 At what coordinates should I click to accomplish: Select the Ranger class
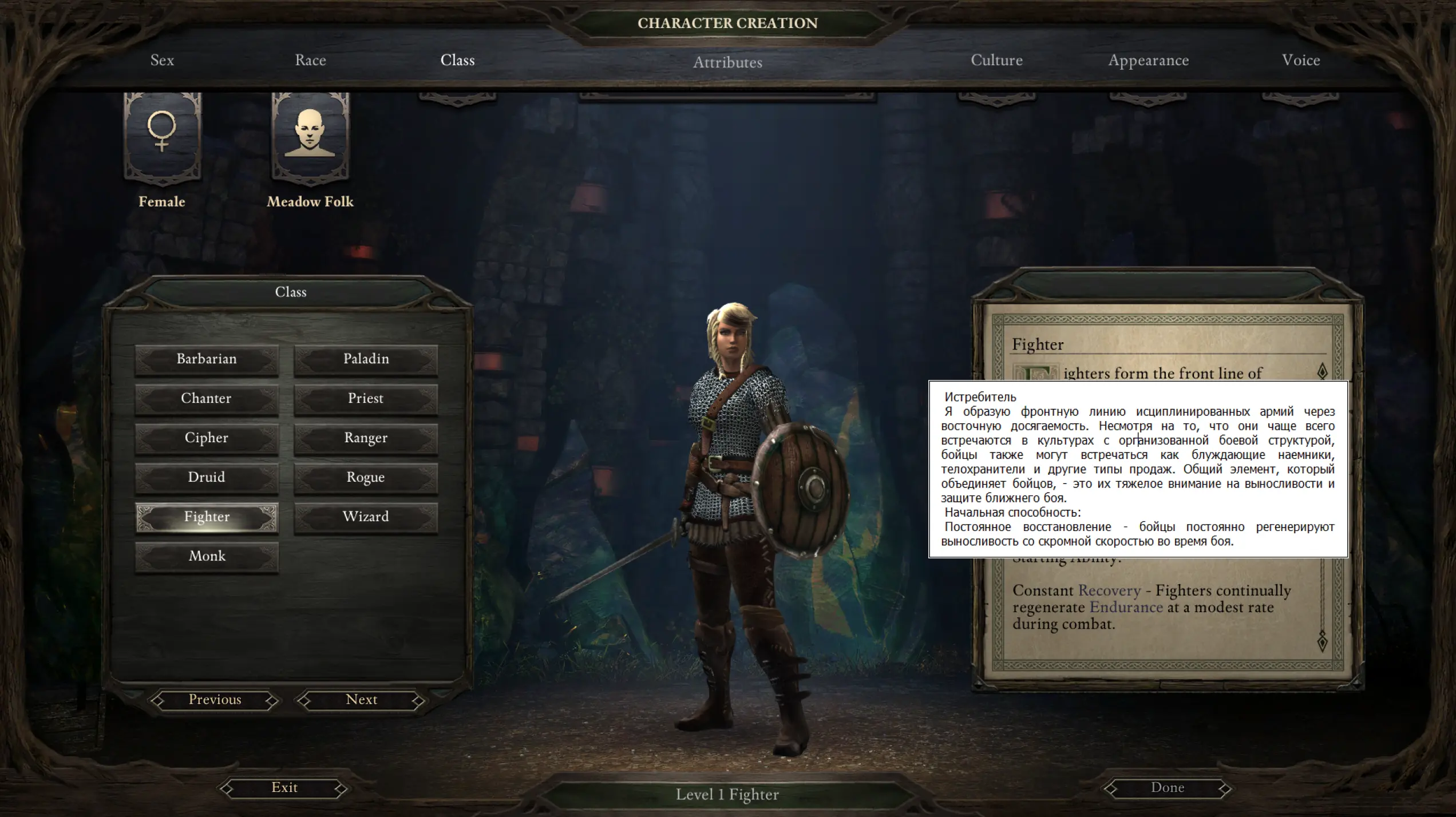tap(366, 438)
